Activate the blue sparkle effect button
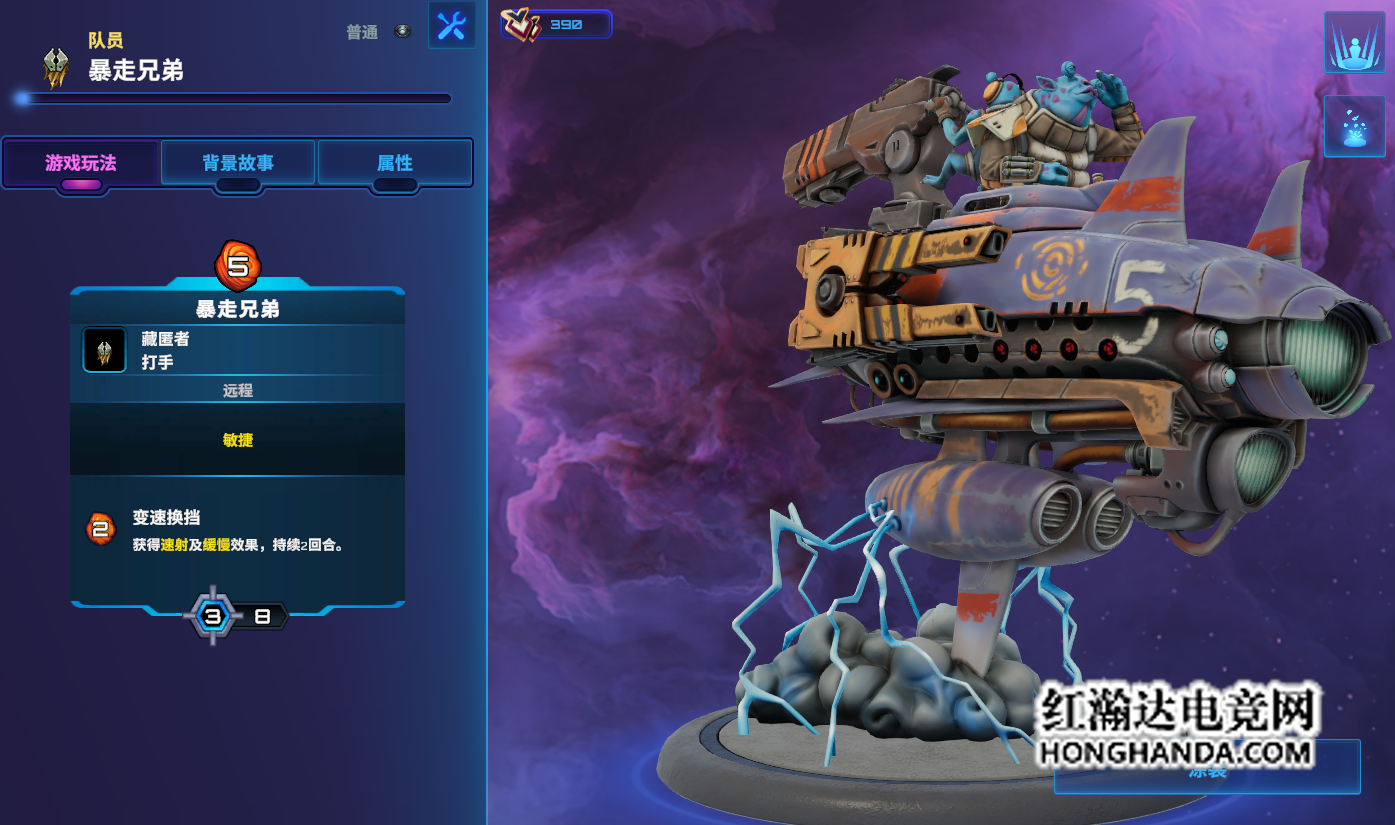 point(1354,127)
